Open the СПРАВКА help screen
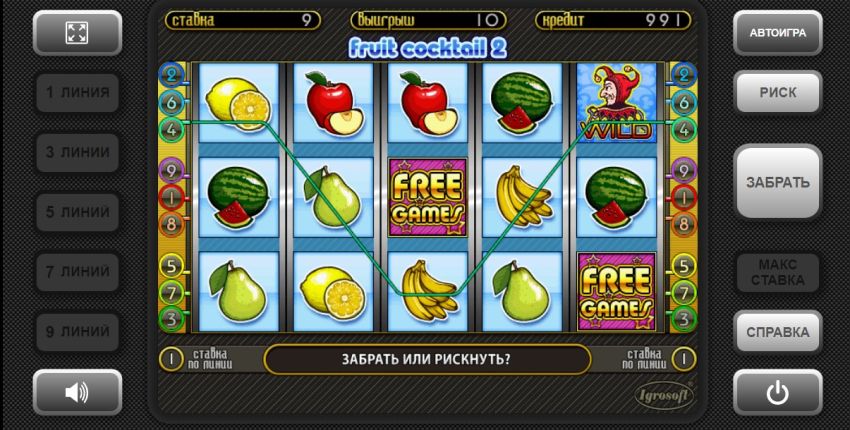Screen dimensions: 850x430 pyautogui.click(x=777, y=331)
